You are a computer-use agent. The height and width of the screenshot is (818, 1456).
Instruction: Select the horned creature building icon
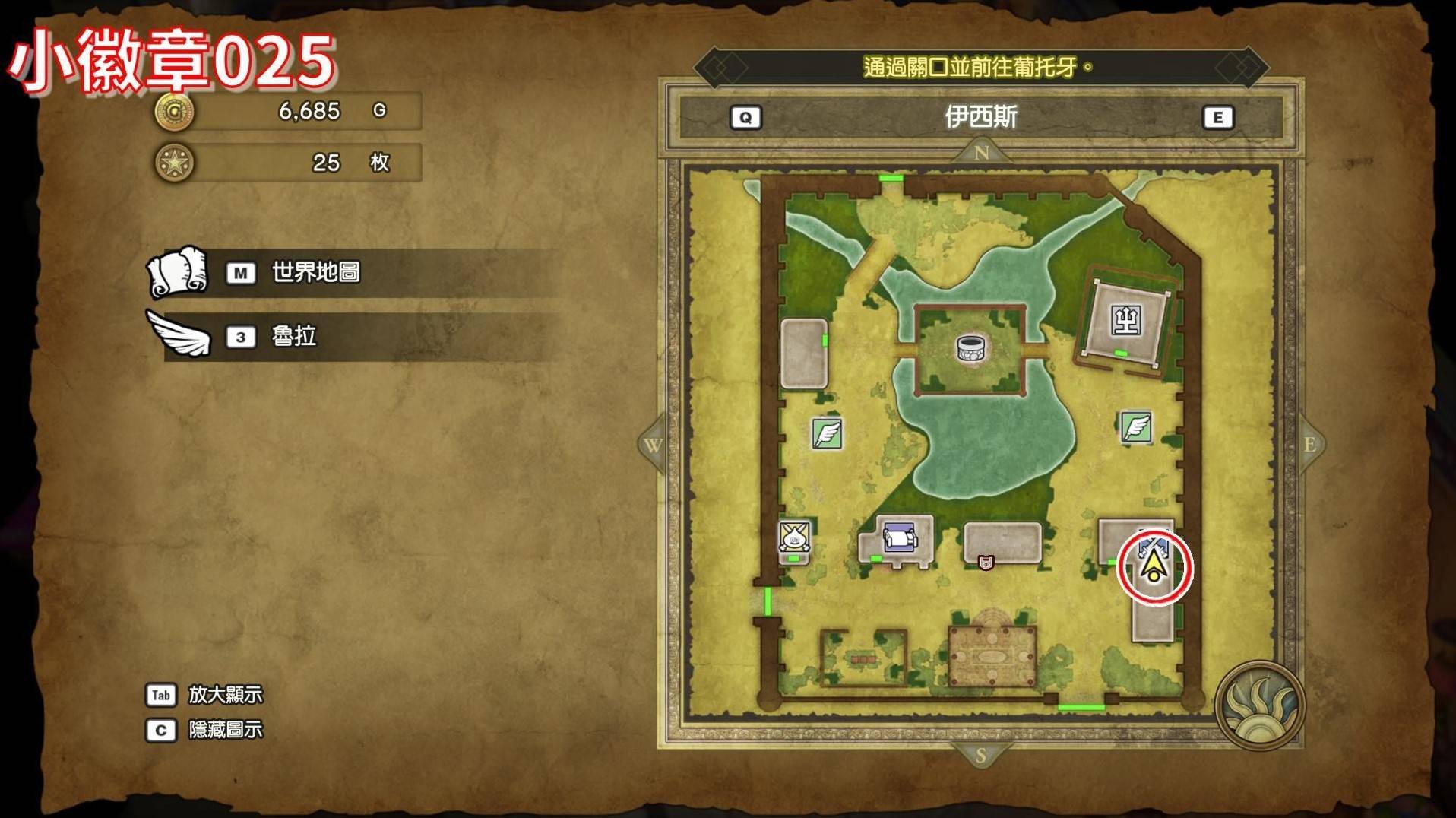[794, 537]
